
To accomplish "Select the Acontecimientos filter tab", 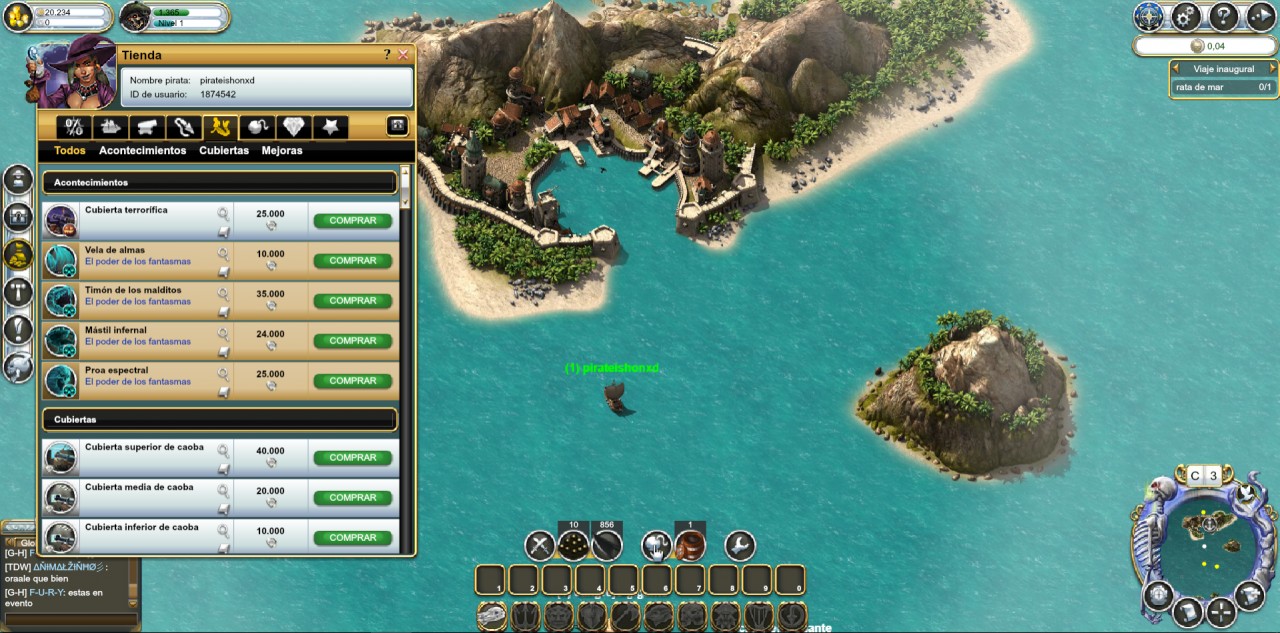I will [x=142, y=151].
